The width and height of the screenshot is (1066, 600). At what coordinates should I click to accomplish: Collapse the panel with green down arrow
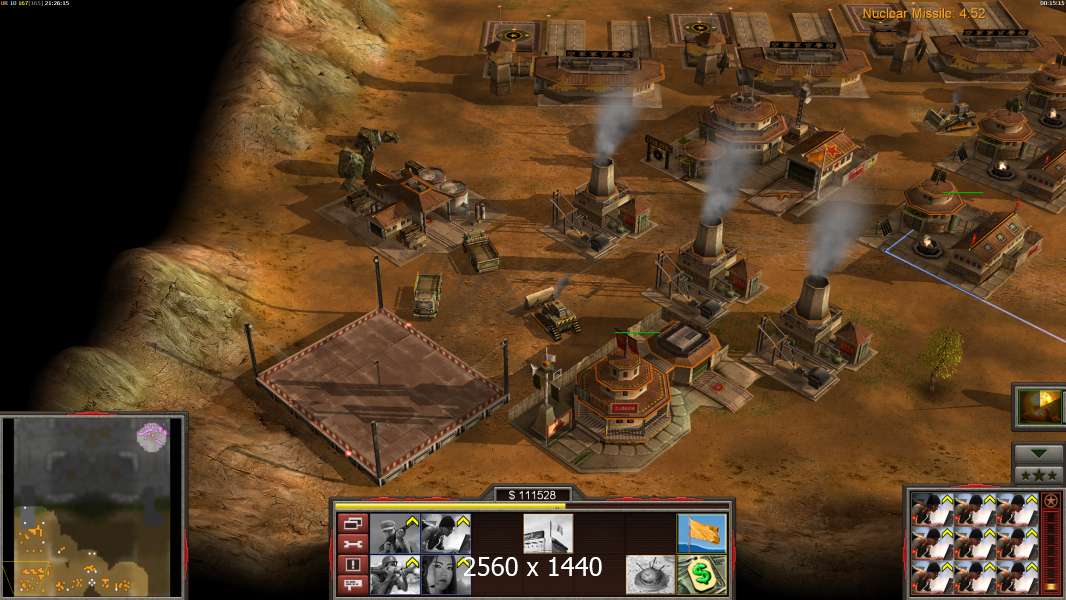click(x=1038, y=453)
